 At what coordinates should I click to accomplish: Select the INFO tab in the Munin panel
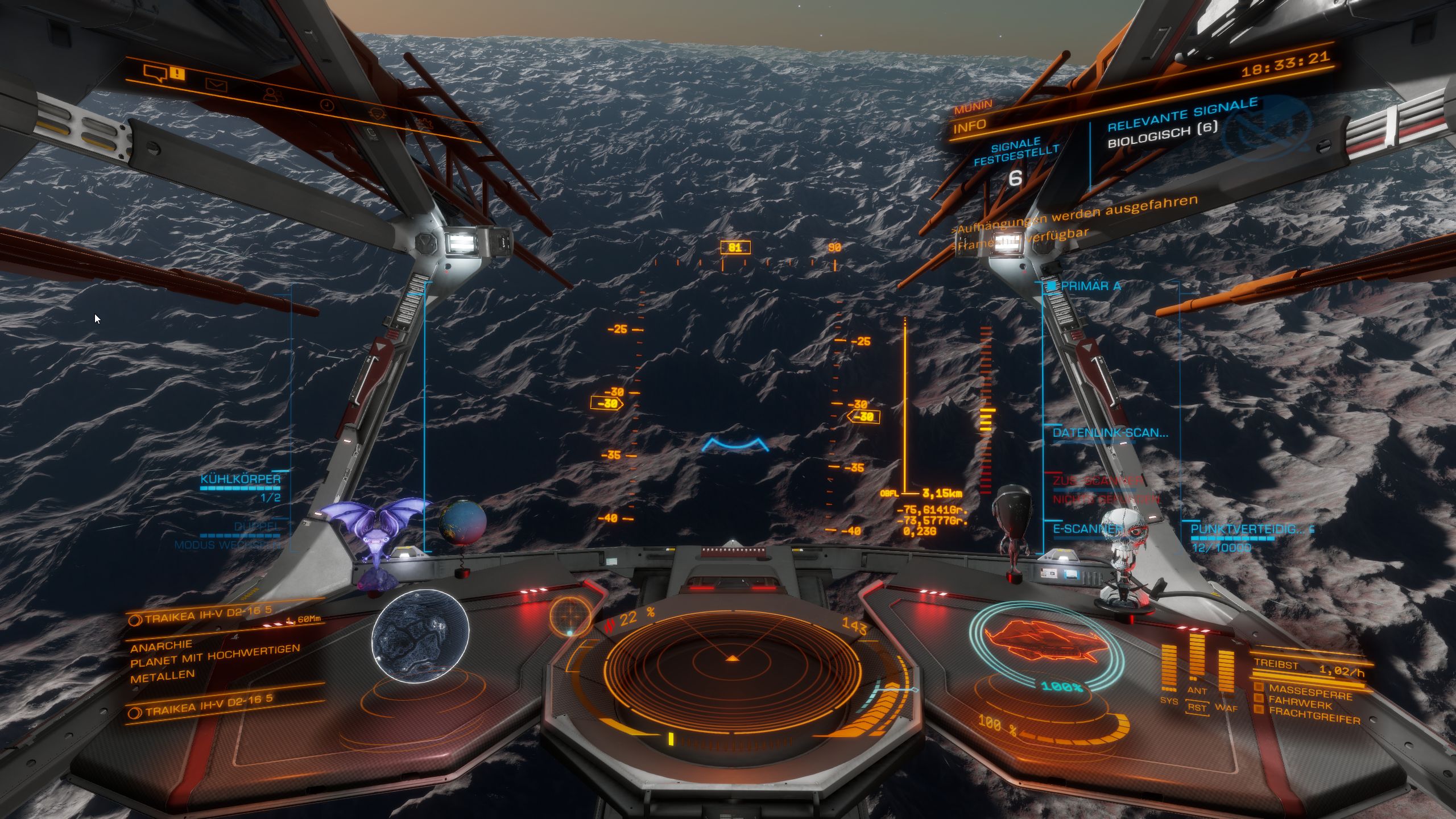(970, 126)
